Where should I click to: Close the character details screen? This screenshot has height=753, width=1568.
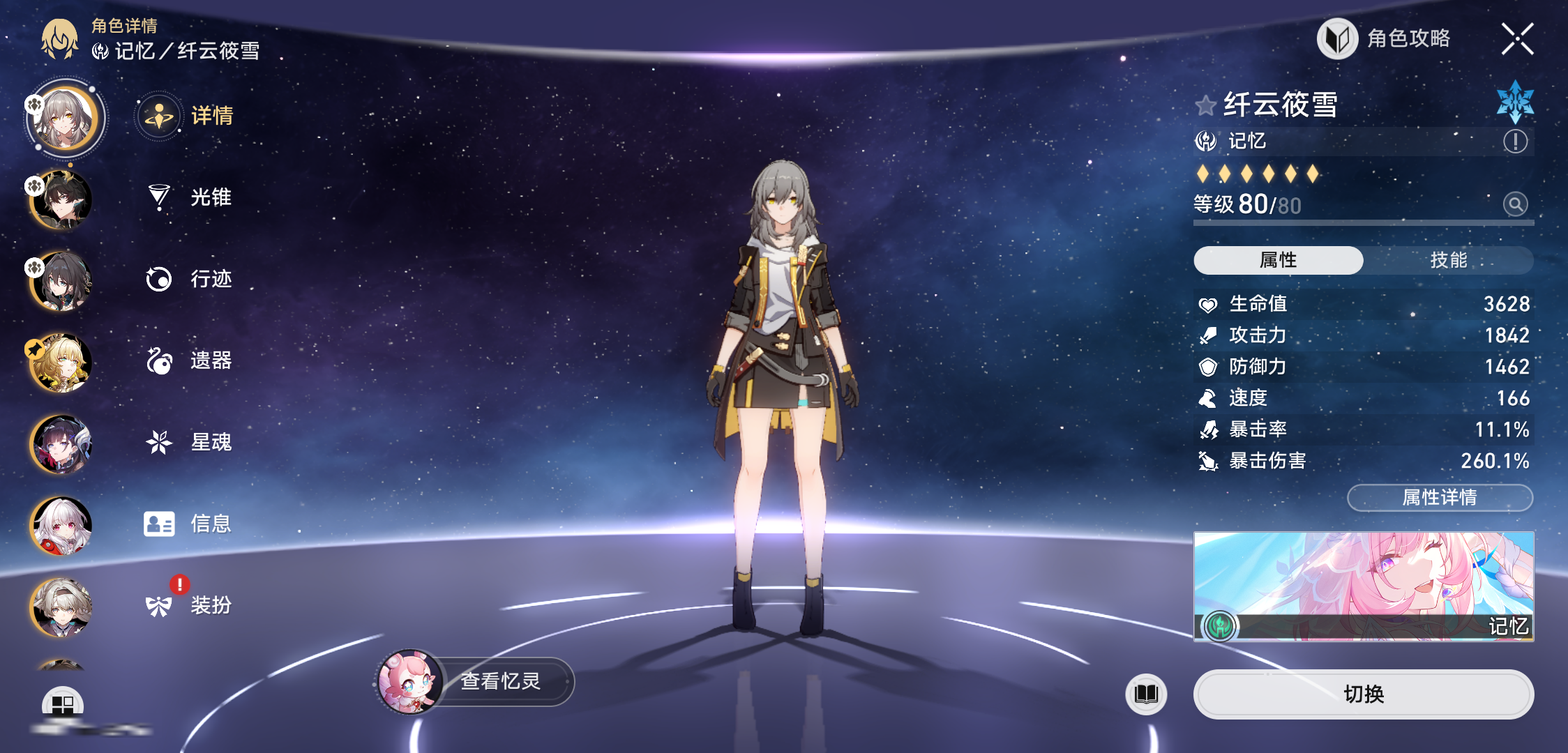1517,39
